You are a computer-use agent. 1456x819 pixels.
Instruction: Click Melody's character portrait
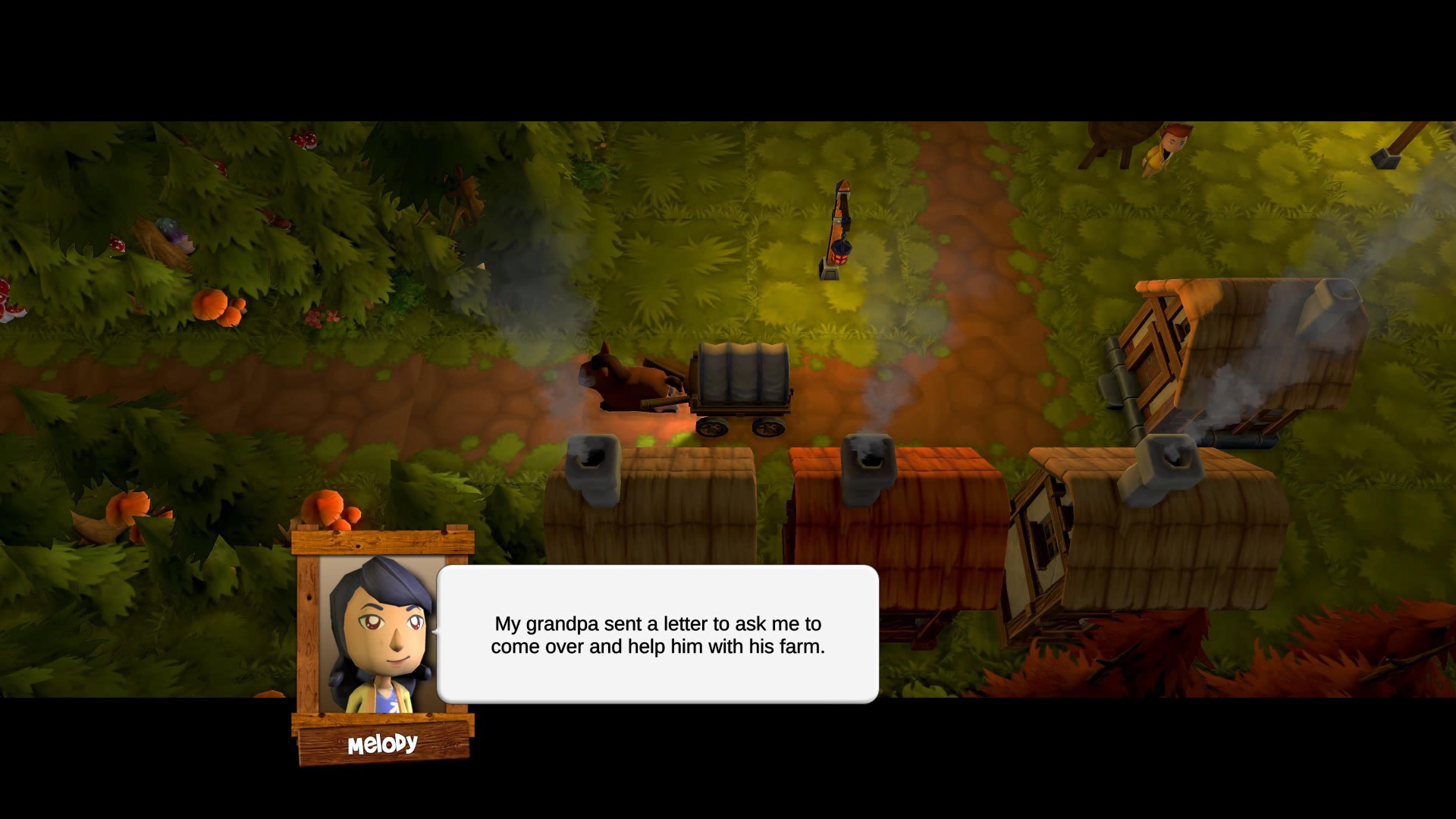[x=382, y=635]
